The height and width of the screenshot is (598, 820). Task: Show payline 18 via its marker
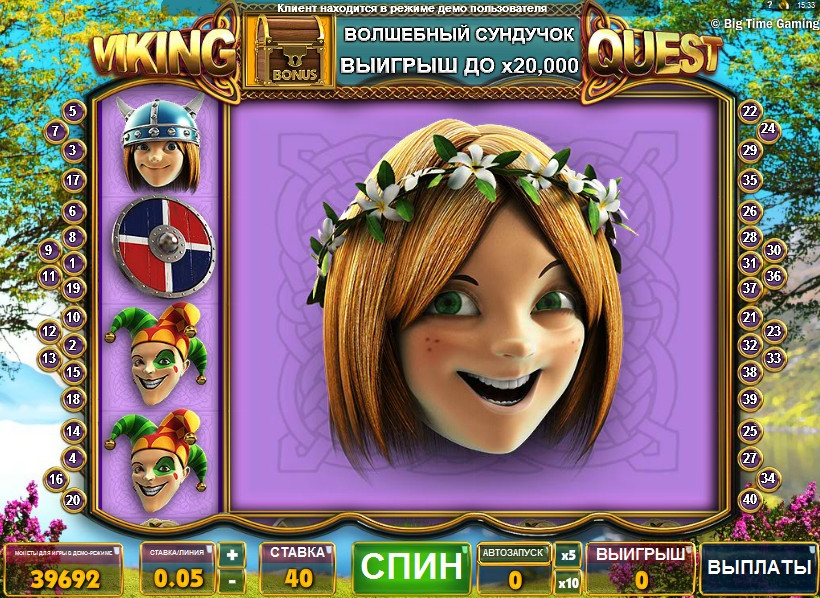point(73,399)
